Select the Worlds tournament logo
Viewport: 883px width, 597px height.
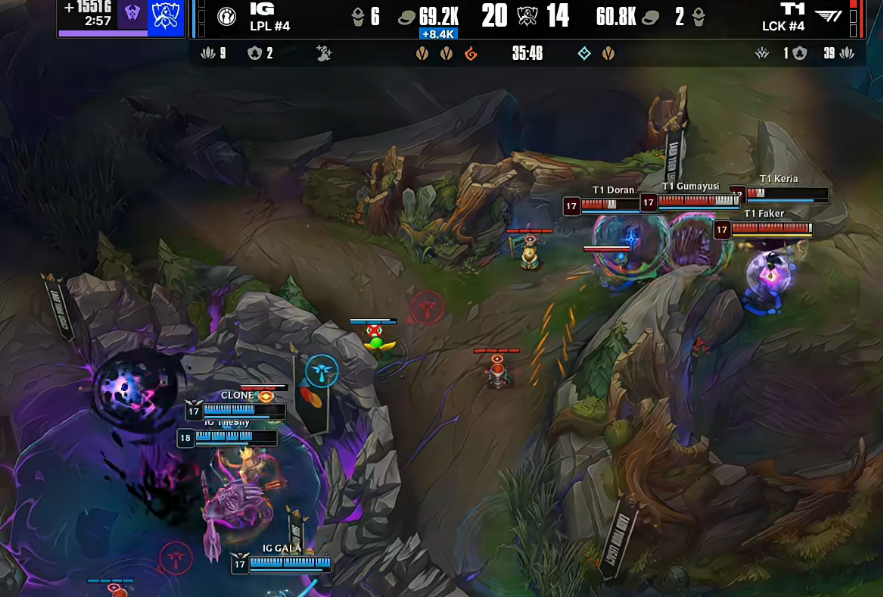pos(164,16)
